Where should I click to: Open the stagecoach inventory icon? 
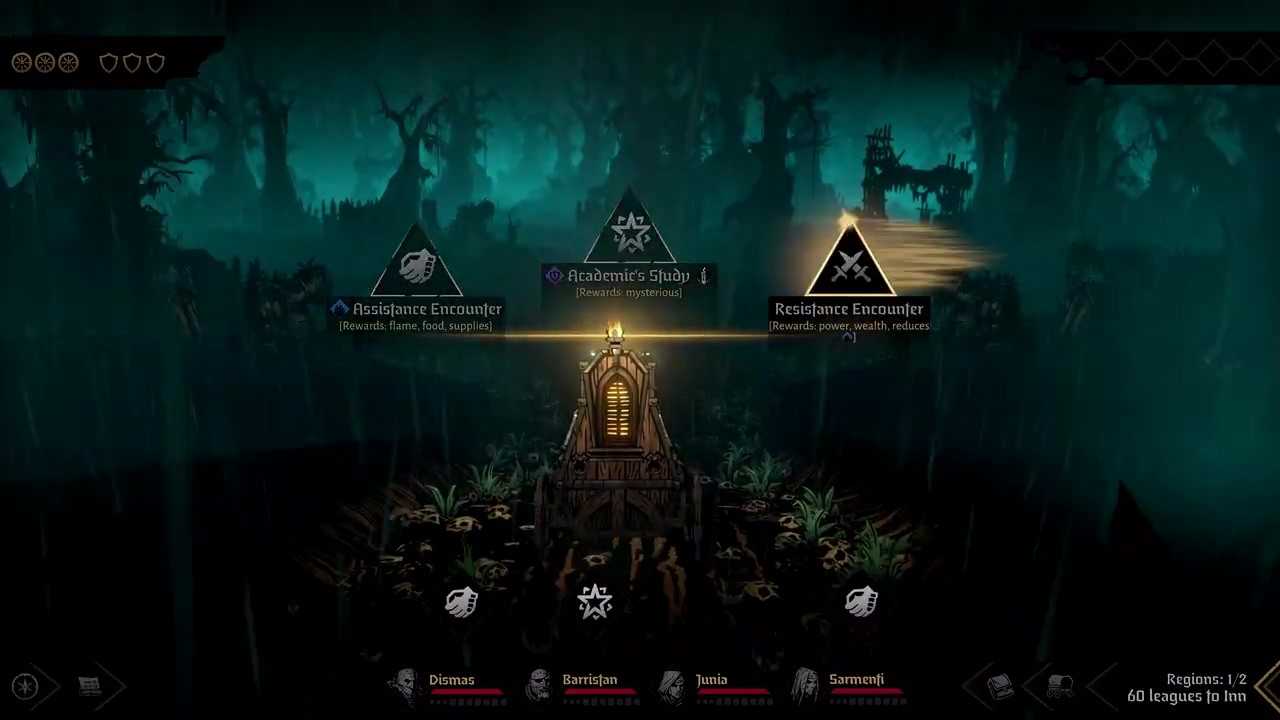[1060, 686]
